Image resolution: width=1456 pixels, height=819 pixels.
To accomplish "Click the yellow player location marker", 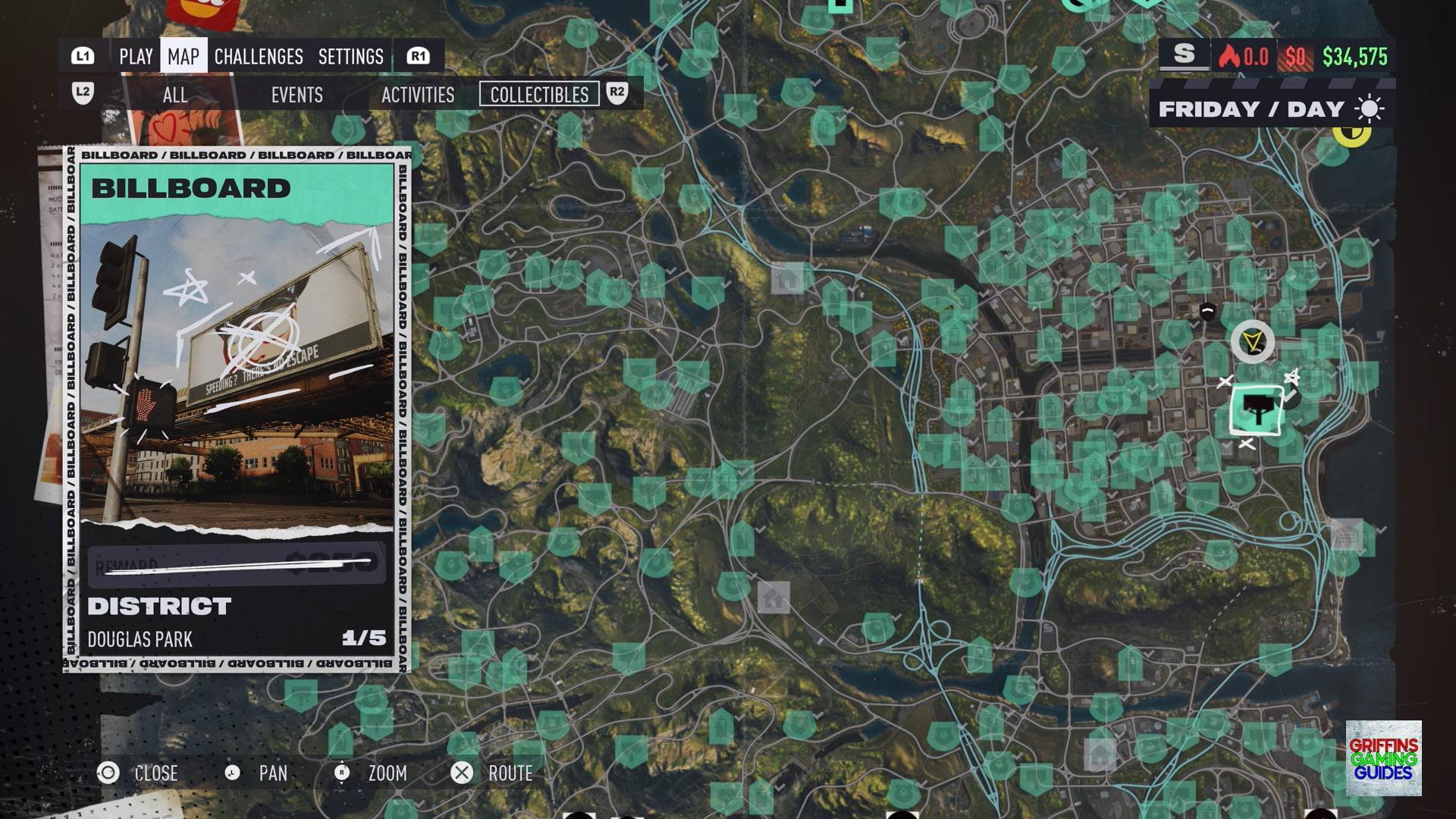I will point(1252,342).
